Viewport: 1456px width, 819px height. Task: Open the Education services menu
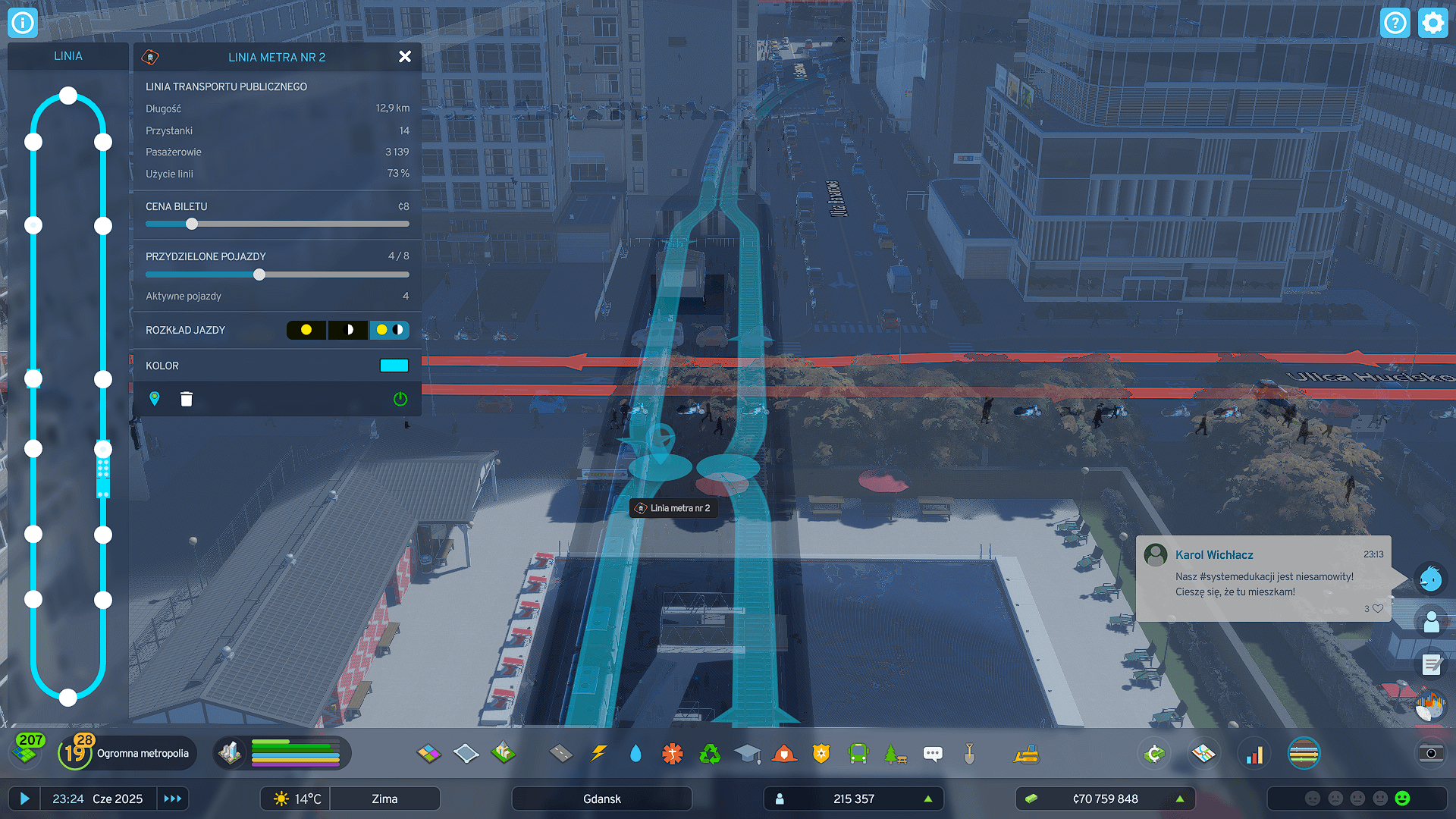pos(748,754)
